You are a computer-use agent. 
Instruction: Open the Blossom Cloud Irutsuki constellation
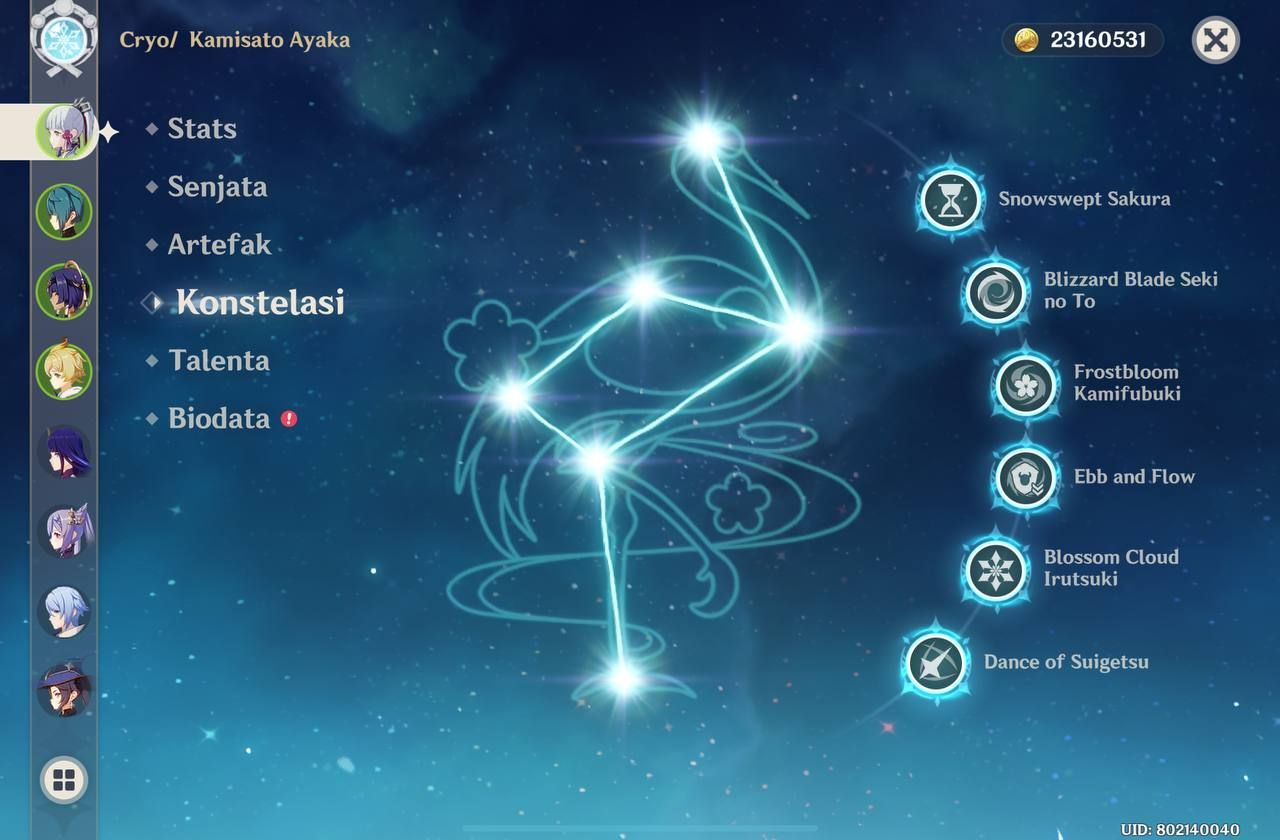(x=994, y=568)
